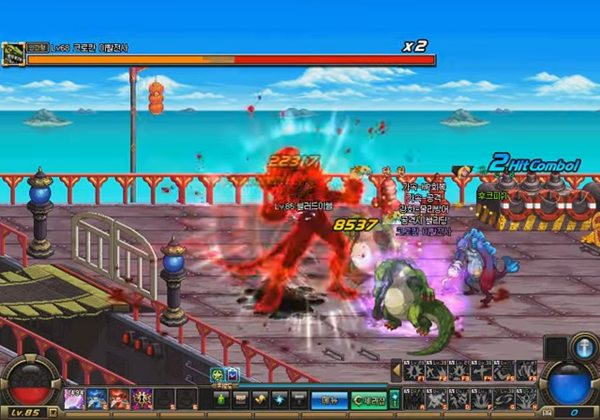Use the red-haired character skill icon
This screenshot has height=420, width=600.
(119, 399)
